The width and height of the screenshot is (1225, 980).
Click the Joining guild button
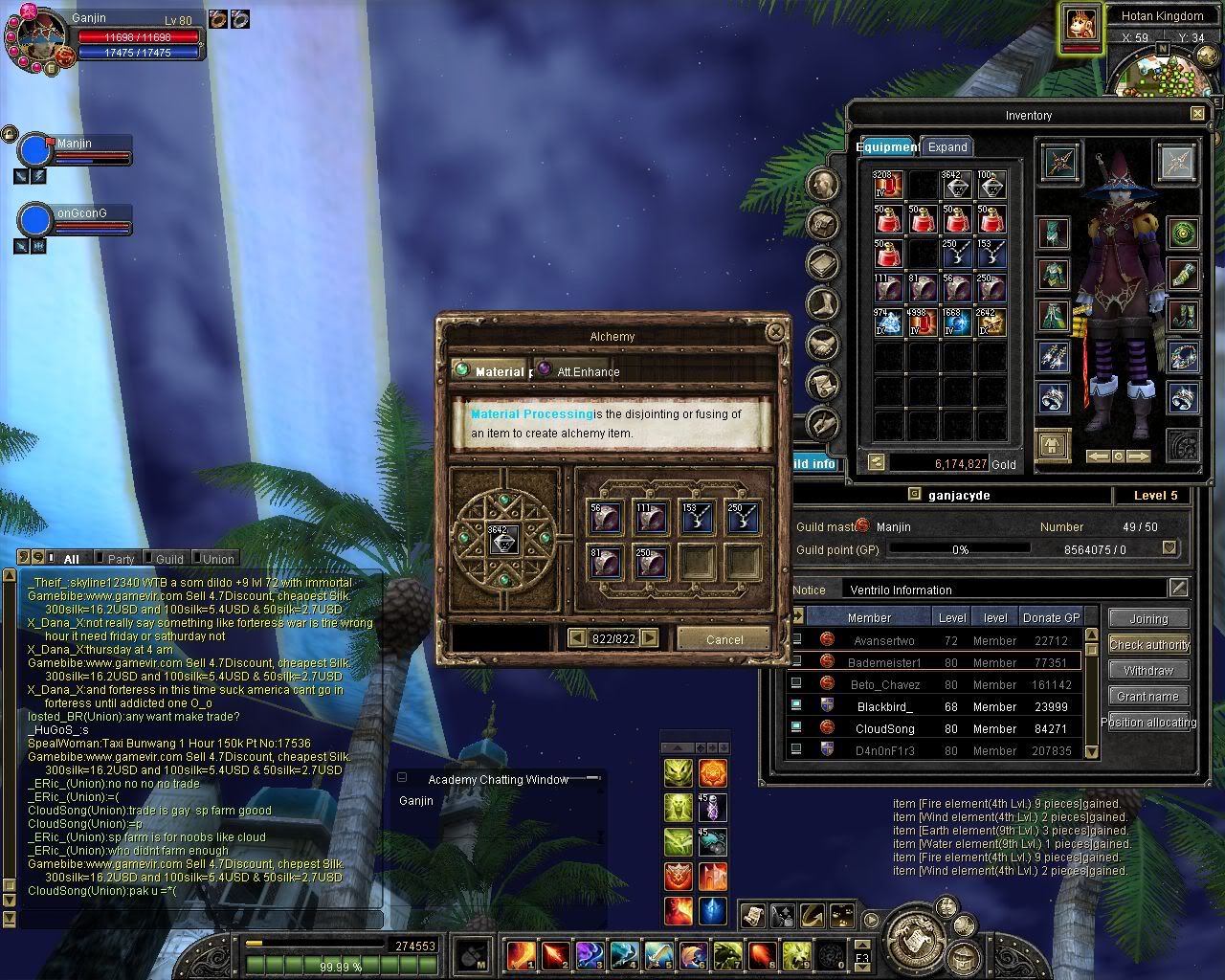[1148, 618]
